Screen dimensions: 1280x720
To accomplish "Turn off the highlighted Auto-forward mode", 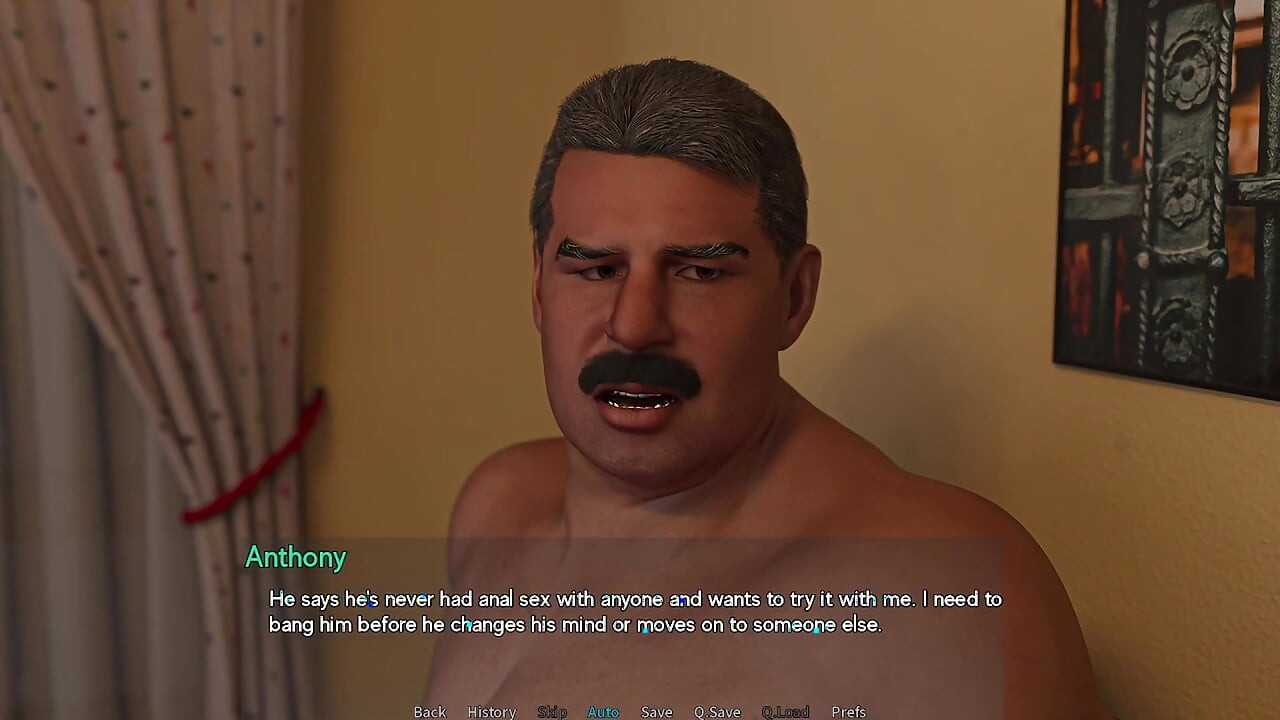I will click(603, 711).
